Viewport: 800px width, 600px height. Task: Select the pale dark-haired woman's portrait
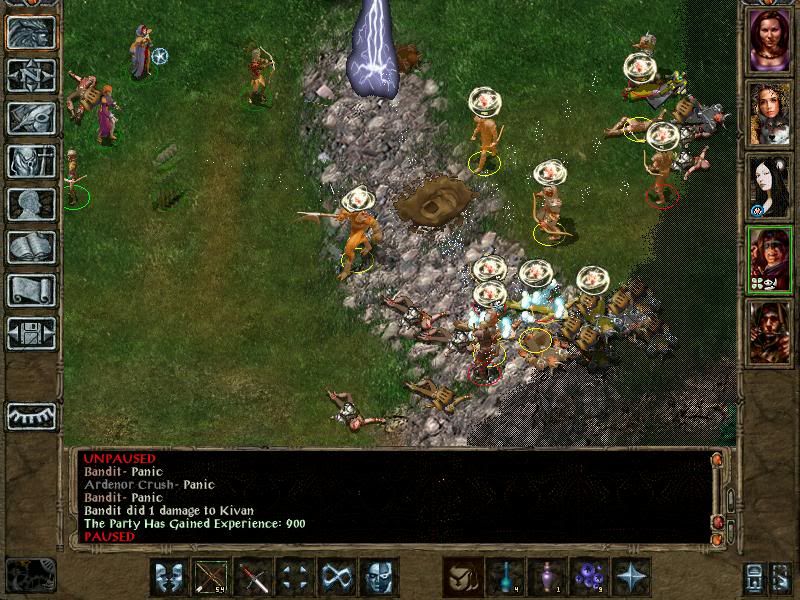pos(769,186)
